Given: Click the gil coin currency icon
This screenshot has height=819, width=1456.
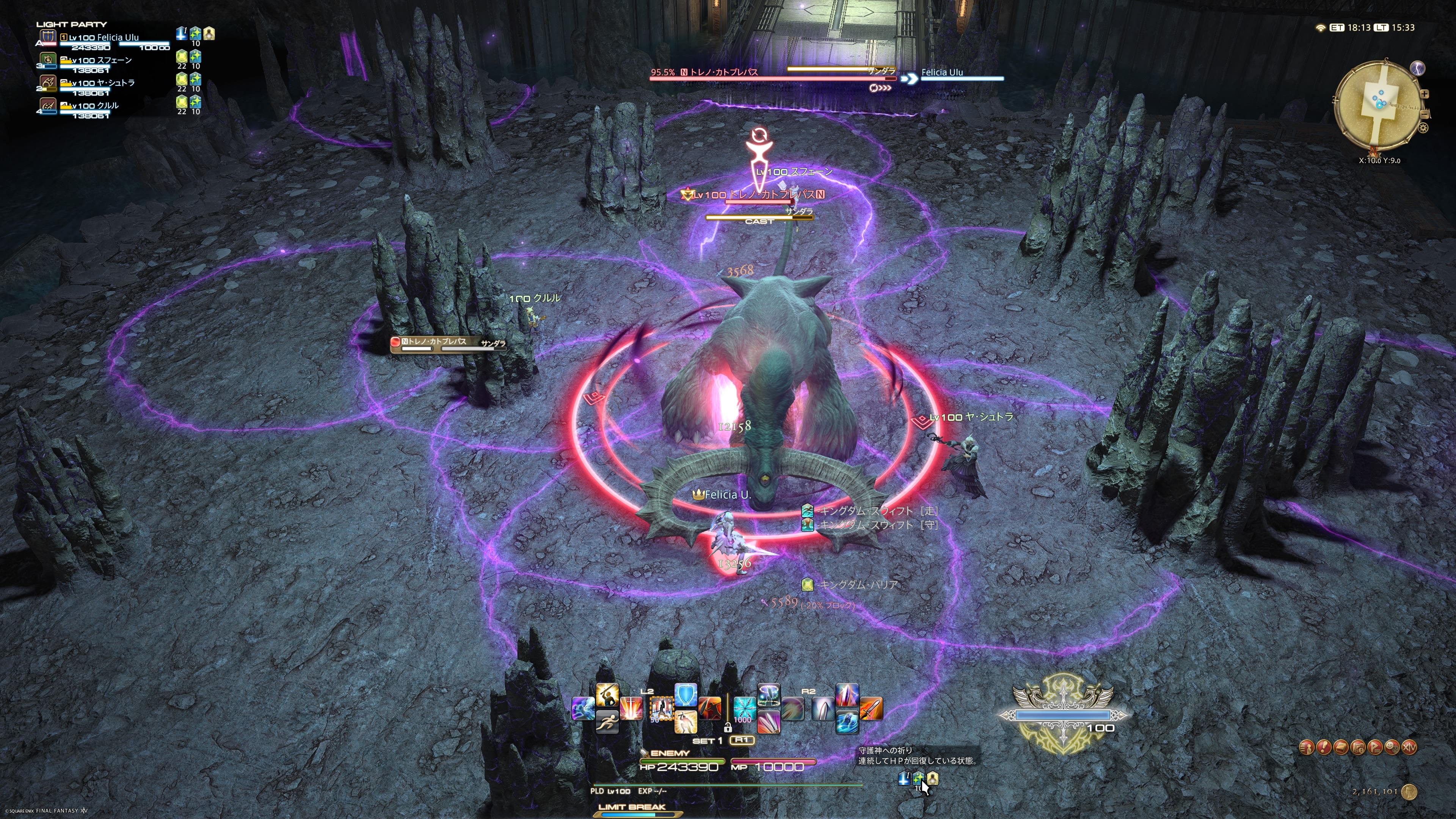Looking at the screenshot, I should (1410, 792).
